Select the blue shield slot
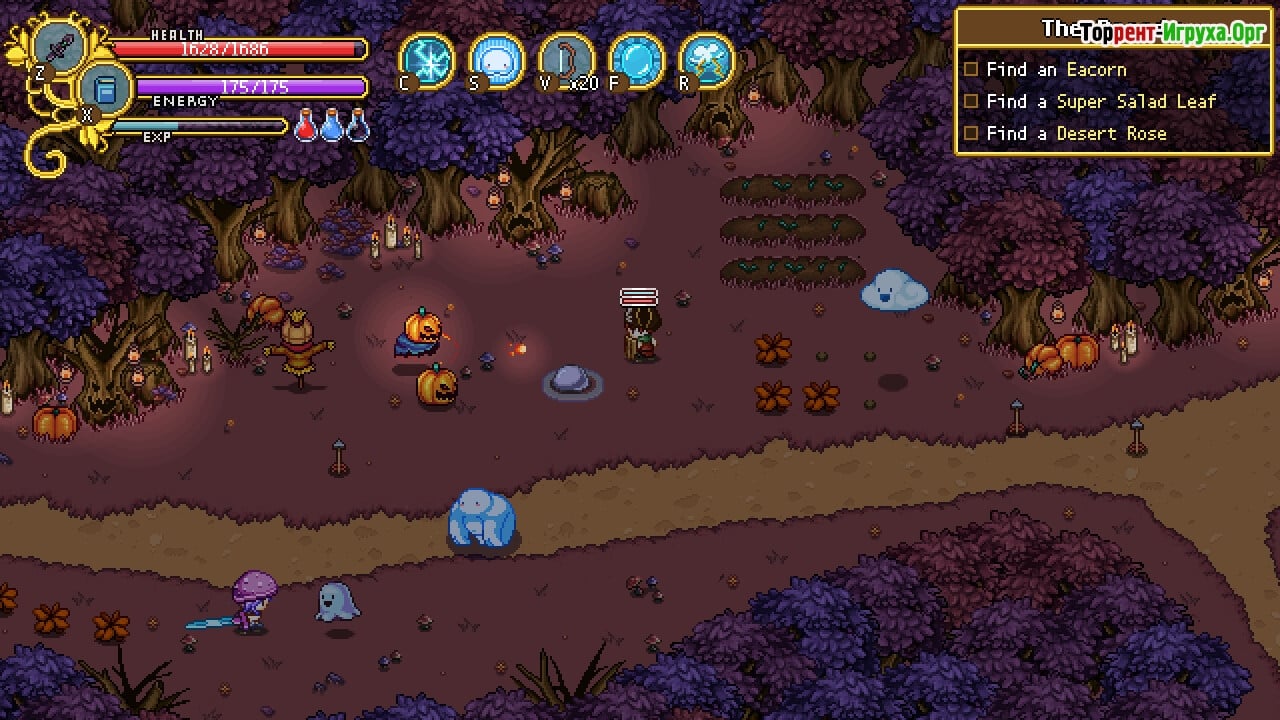 coord(106,89)
